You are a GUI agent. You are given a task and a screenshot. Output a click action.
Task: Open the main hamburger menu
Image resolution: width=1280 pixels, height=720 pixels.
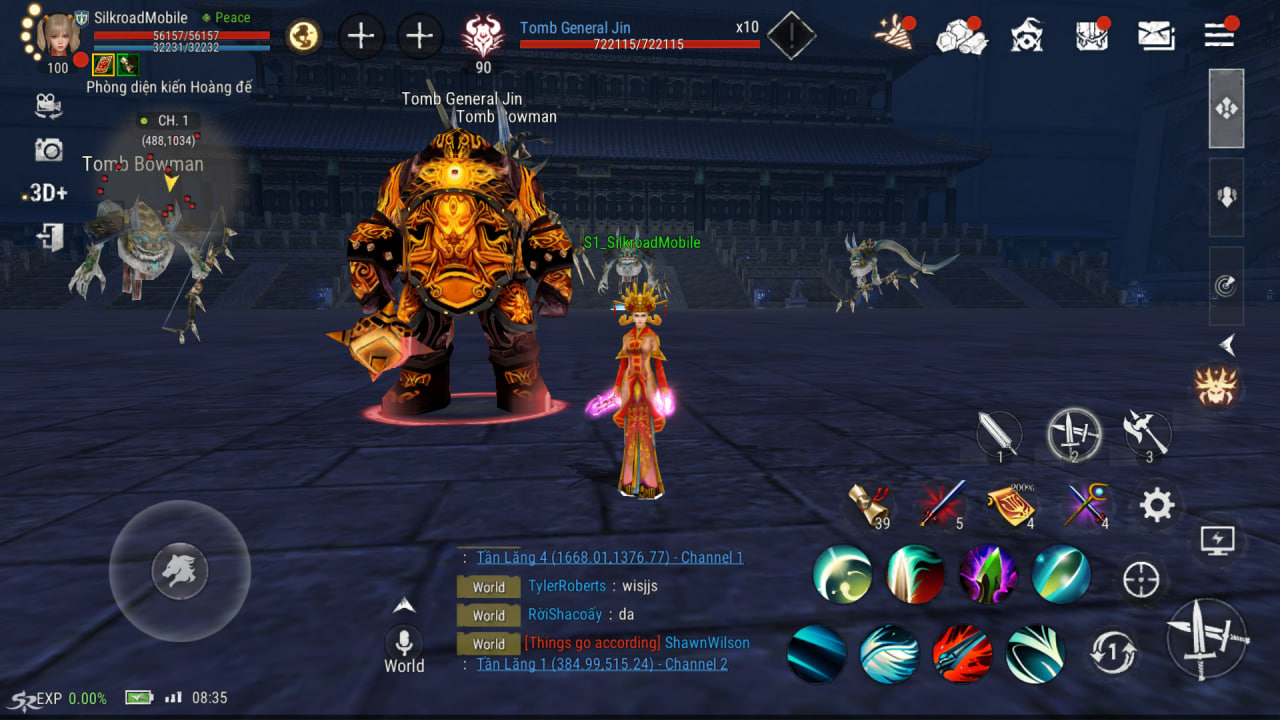click(x=1219, y=35)
